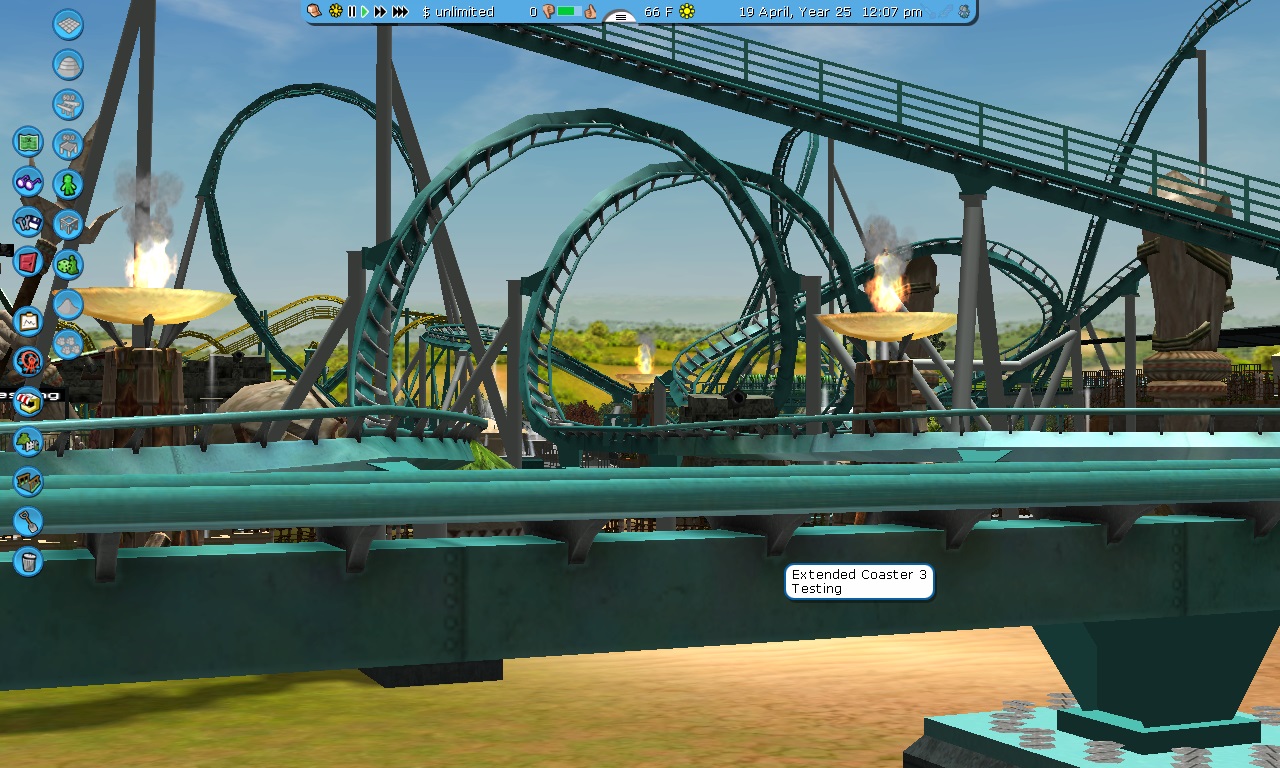Open the rides and attractions icon

tap(28, 401)
